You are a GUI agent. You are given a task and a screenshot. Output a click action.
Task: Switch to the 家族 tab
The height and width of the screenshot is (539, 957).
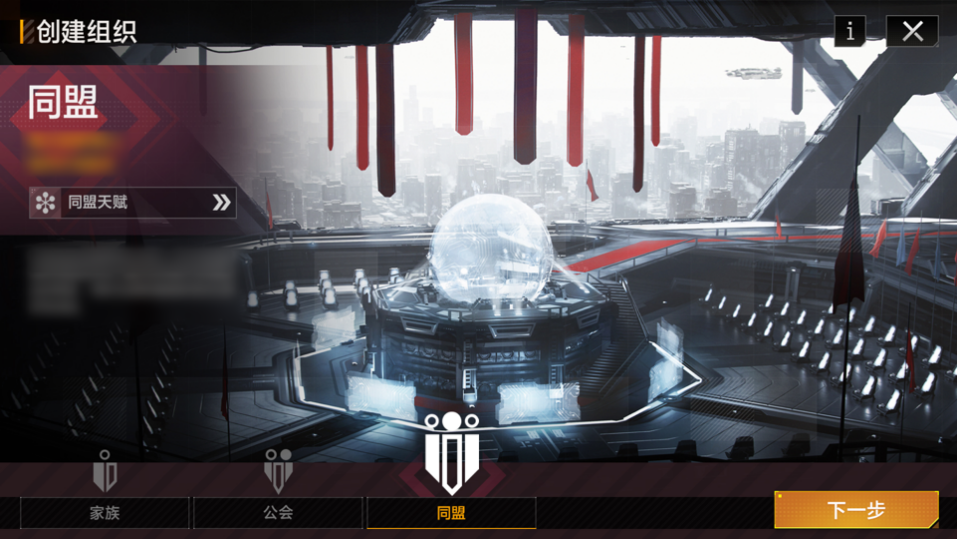105,513
